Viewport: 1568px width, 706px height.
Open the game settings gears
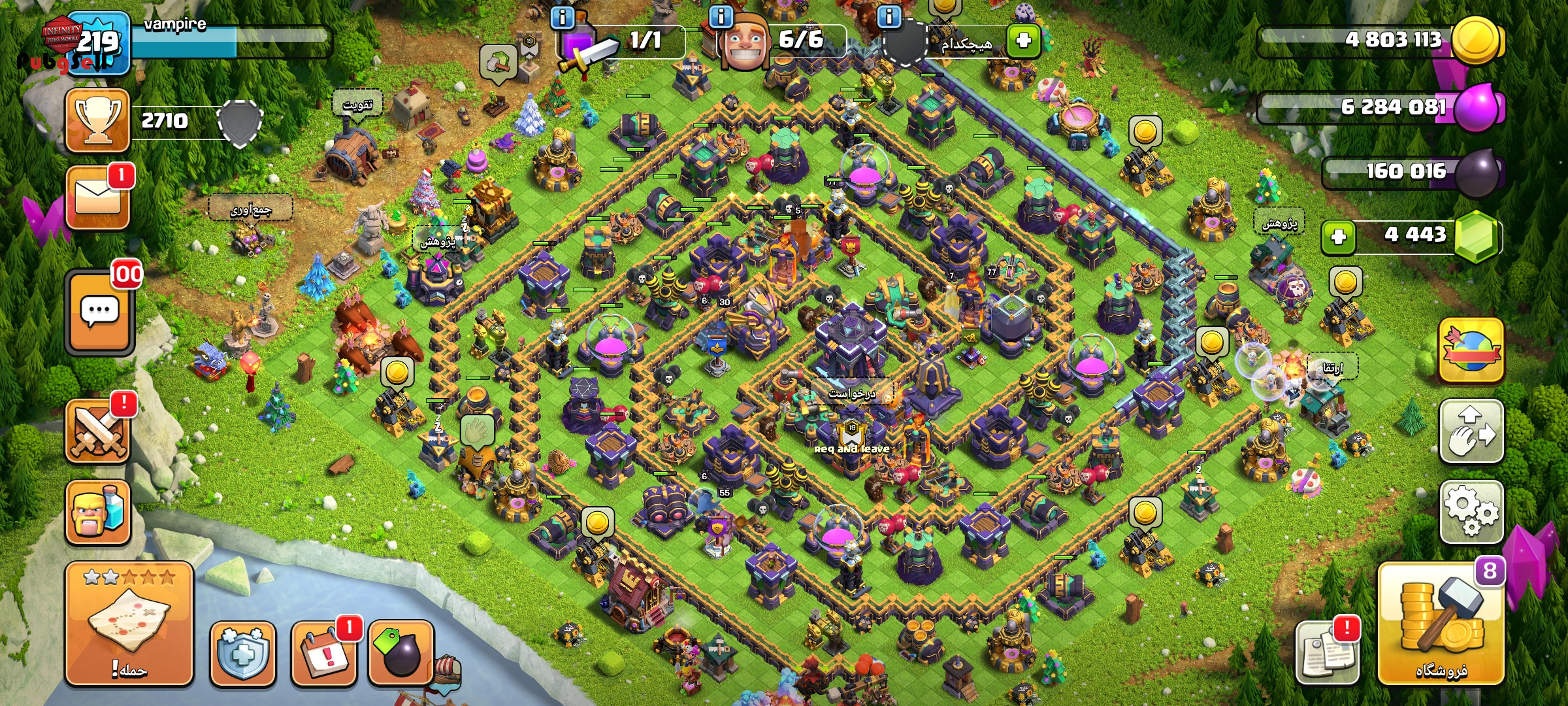tap(1471, 512)
